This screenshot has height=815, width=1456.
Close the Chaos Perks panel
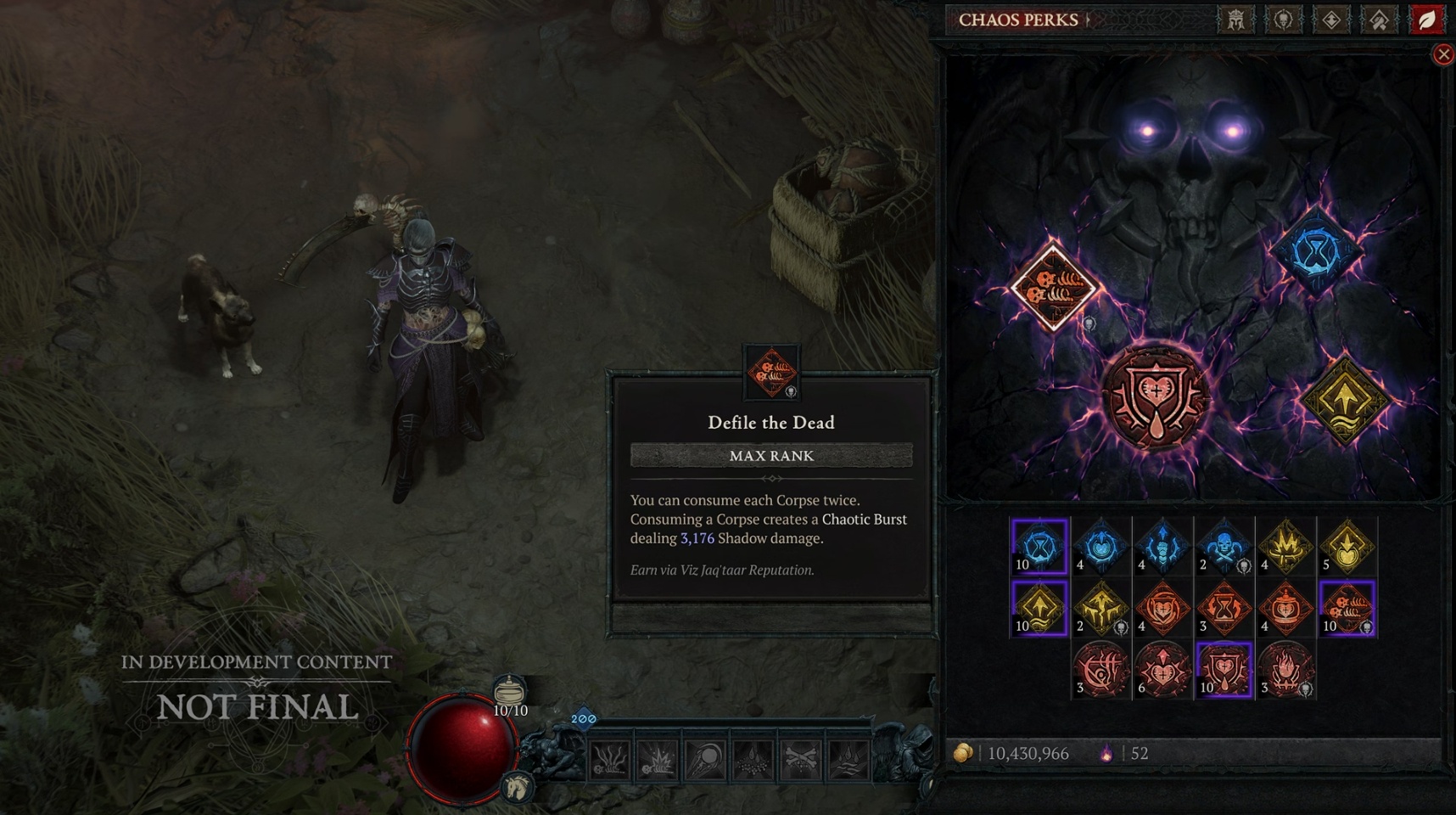[x=1445, y=53]
